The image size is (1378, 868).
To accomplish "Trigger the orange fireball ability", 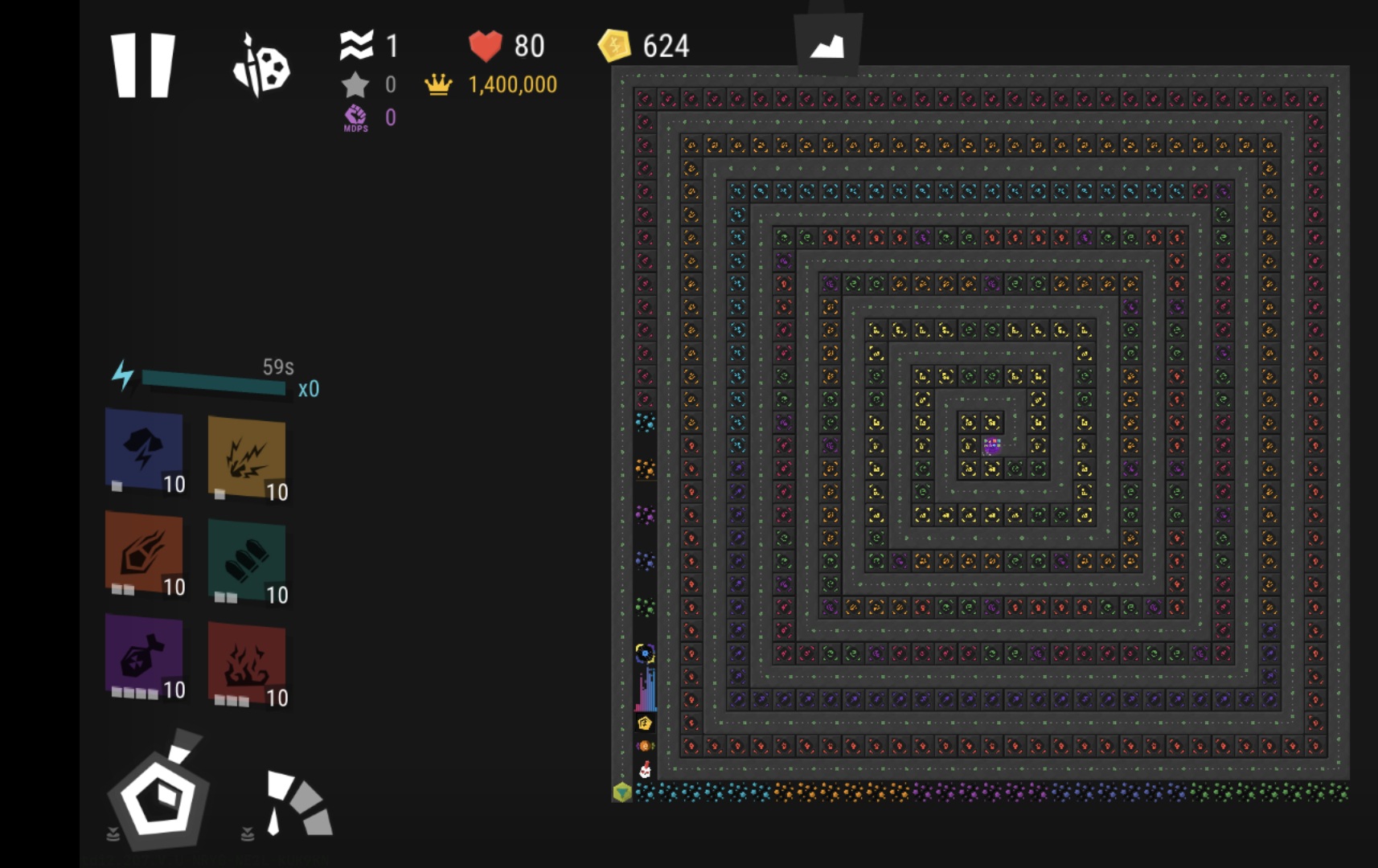I will point(145,553).
